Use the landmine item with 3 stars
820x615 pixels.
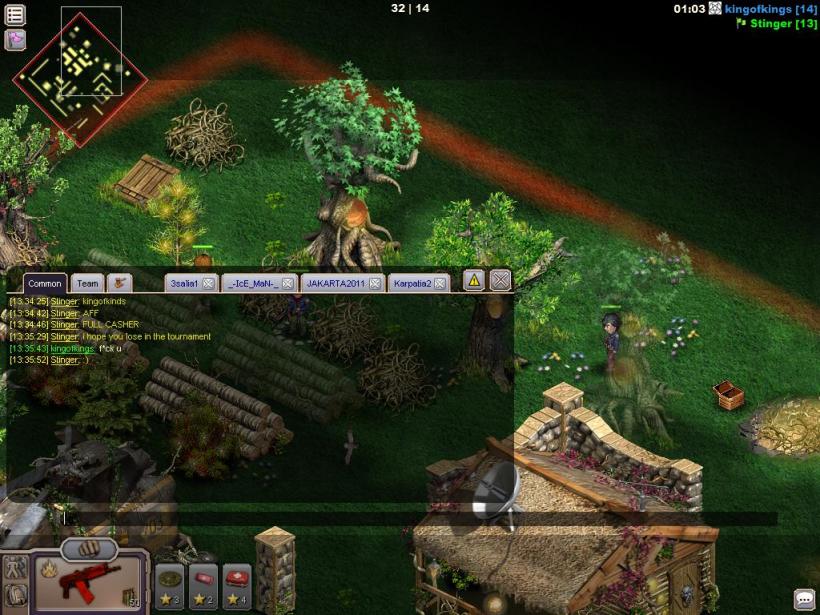point(169,582)
